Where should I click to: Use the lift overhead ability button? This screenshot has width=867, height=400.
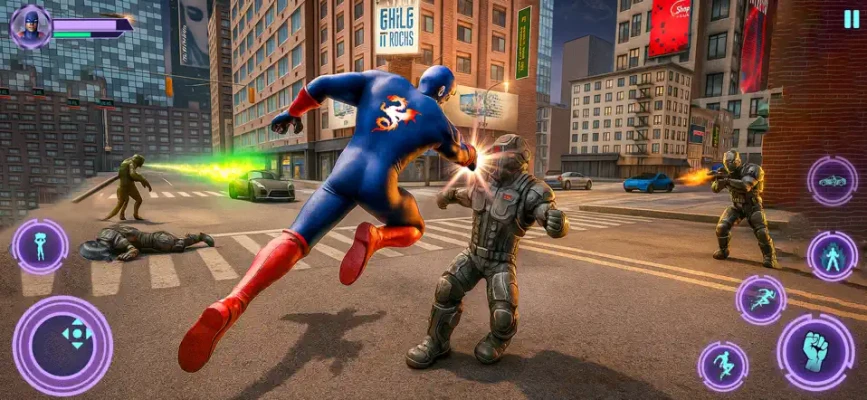(x=40, y=246)
